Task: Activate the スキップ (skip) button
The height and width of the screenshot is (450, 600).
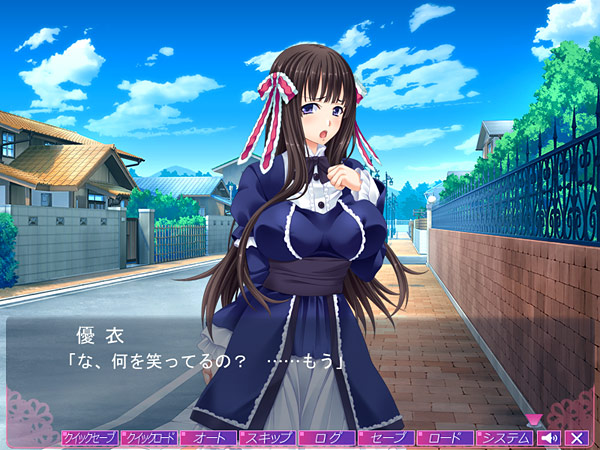Action: tap(267, 438)
